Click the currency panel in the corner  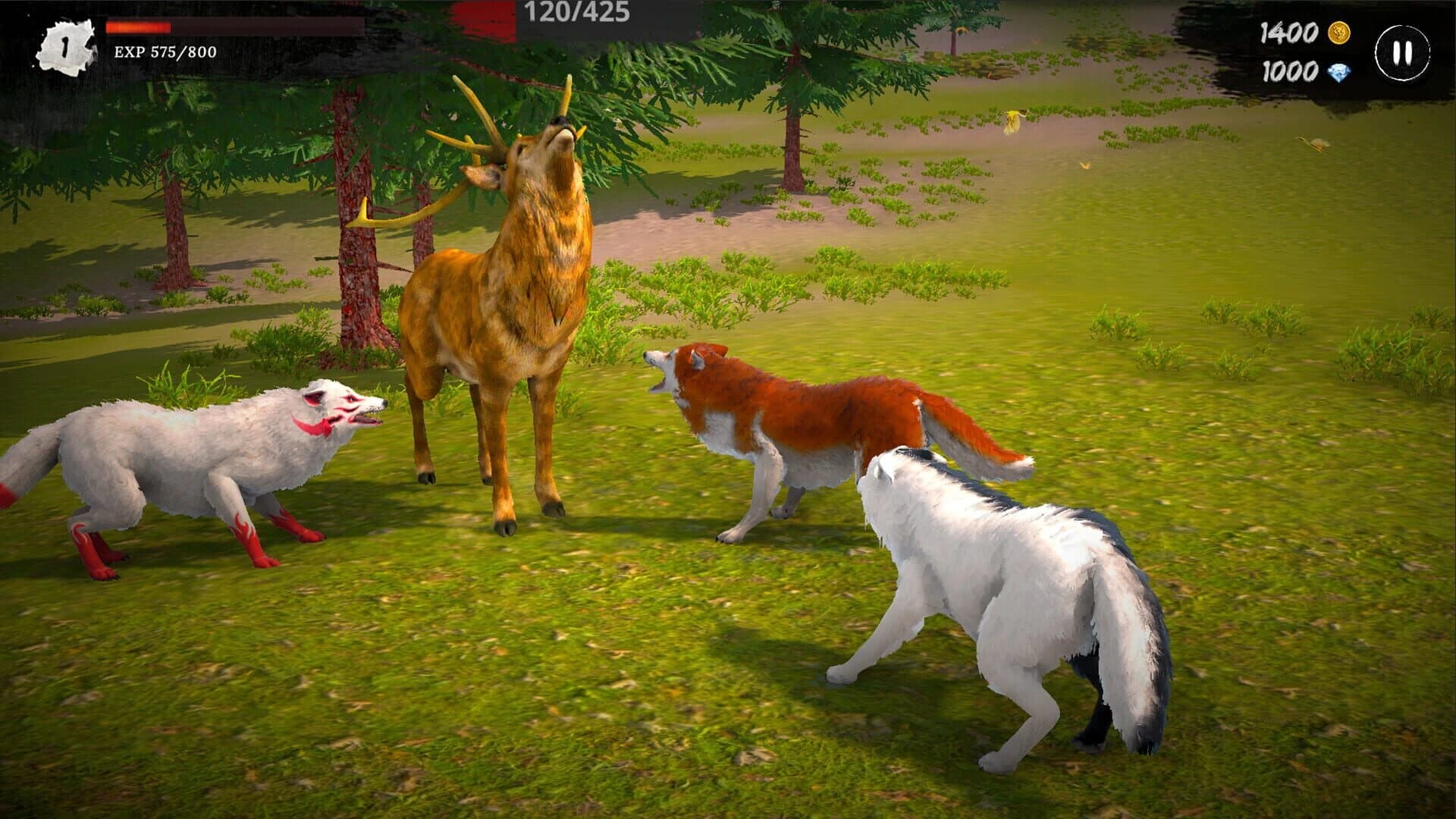(1312, 53)
